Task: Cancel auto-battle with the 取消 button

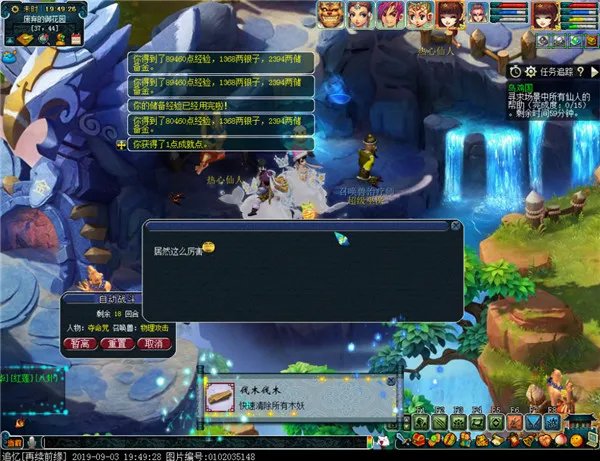Action: pos(153,343)
